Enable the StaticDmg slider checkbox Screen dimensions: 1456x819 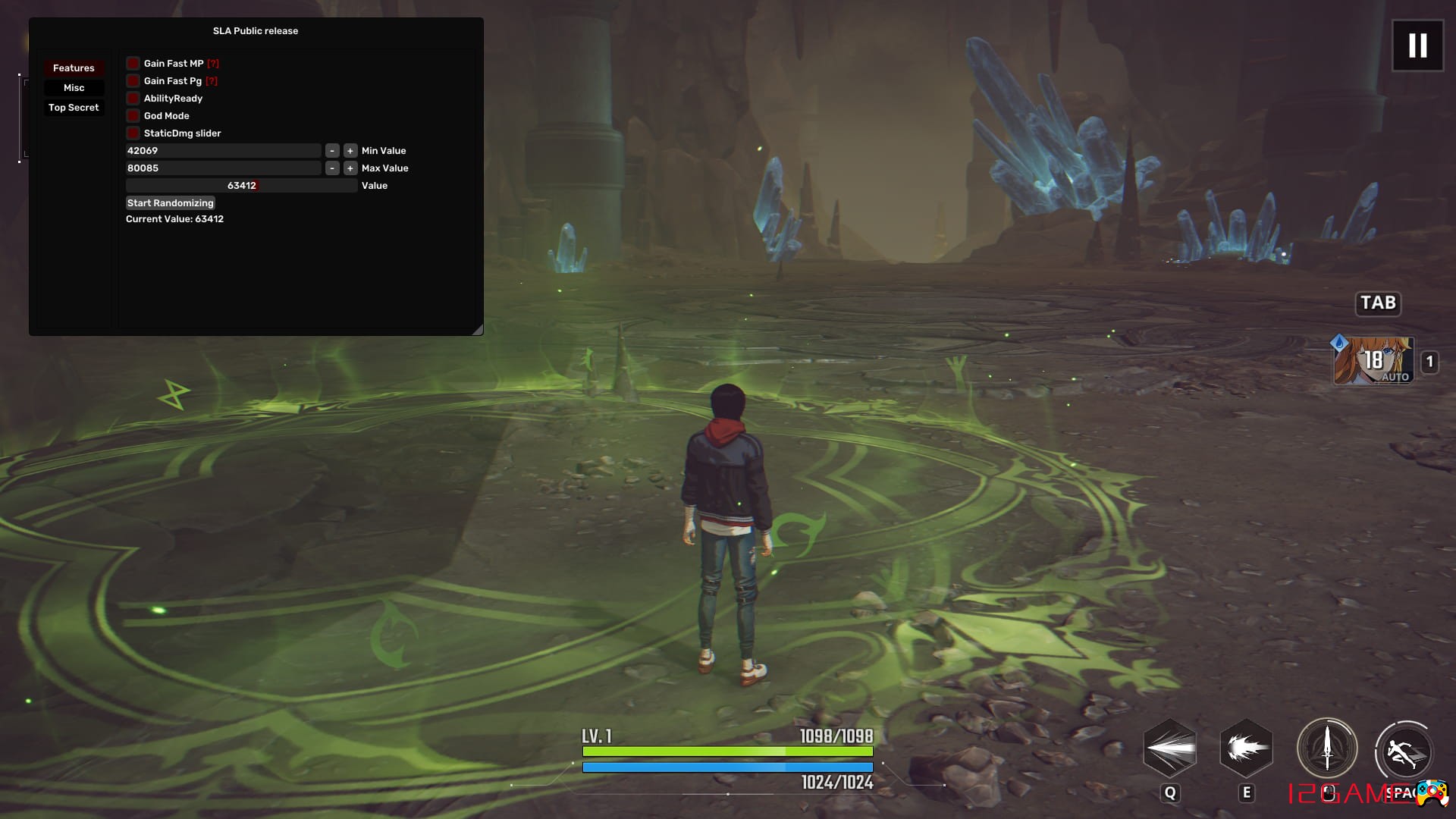pyautogui.click(x=133, y=133)
